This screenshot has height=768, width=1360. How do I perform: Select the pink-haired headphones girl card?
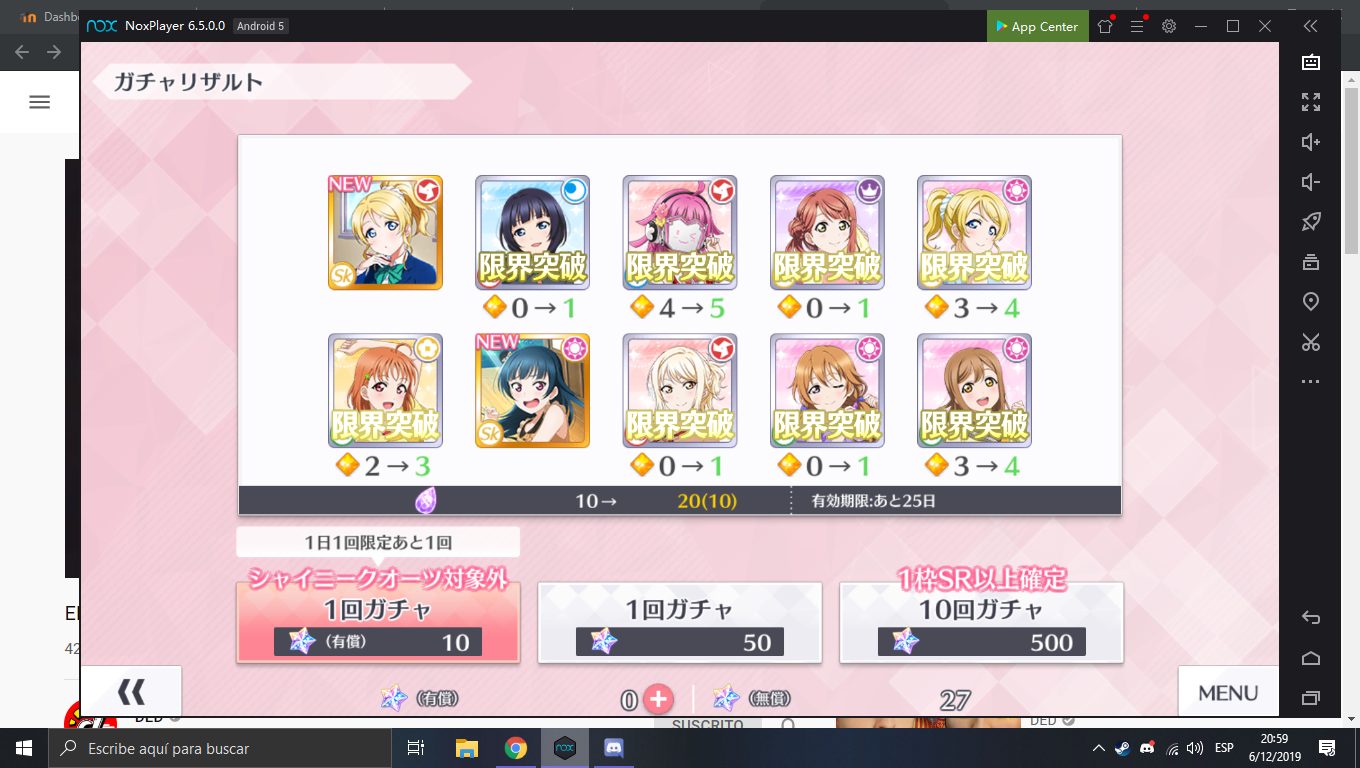(x=680, y=233)
